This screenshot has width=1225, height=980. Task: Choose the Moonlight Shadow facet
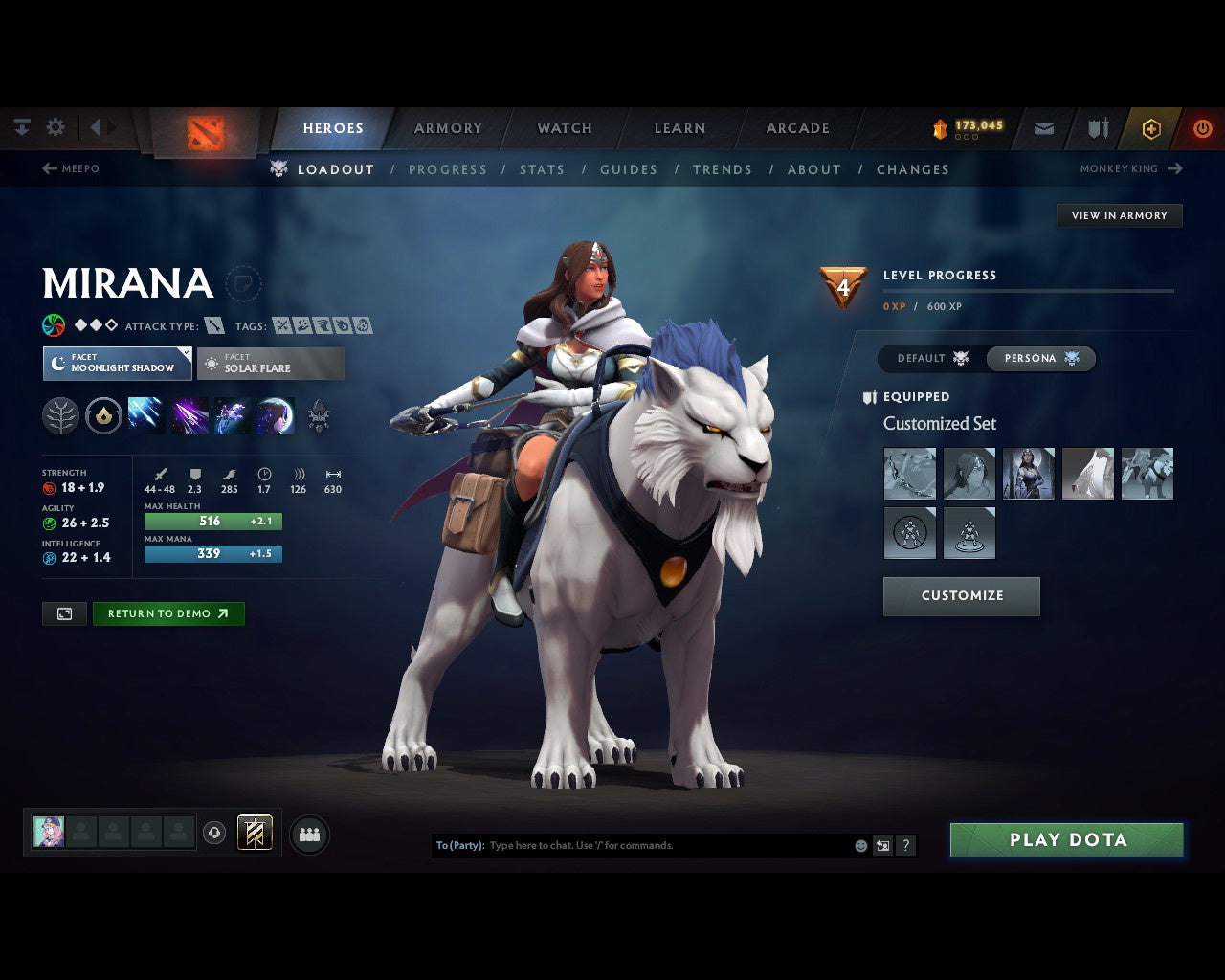click(x=117, y=364)
